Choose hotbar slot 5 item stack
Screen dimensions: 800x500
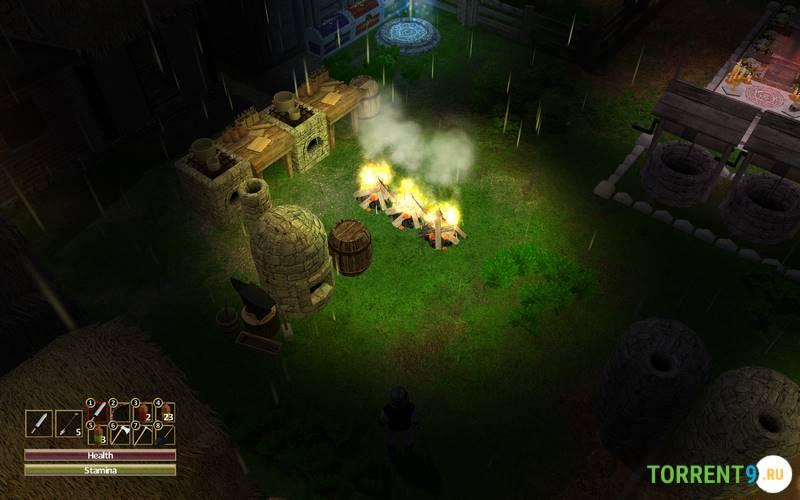tap(98, 434)
